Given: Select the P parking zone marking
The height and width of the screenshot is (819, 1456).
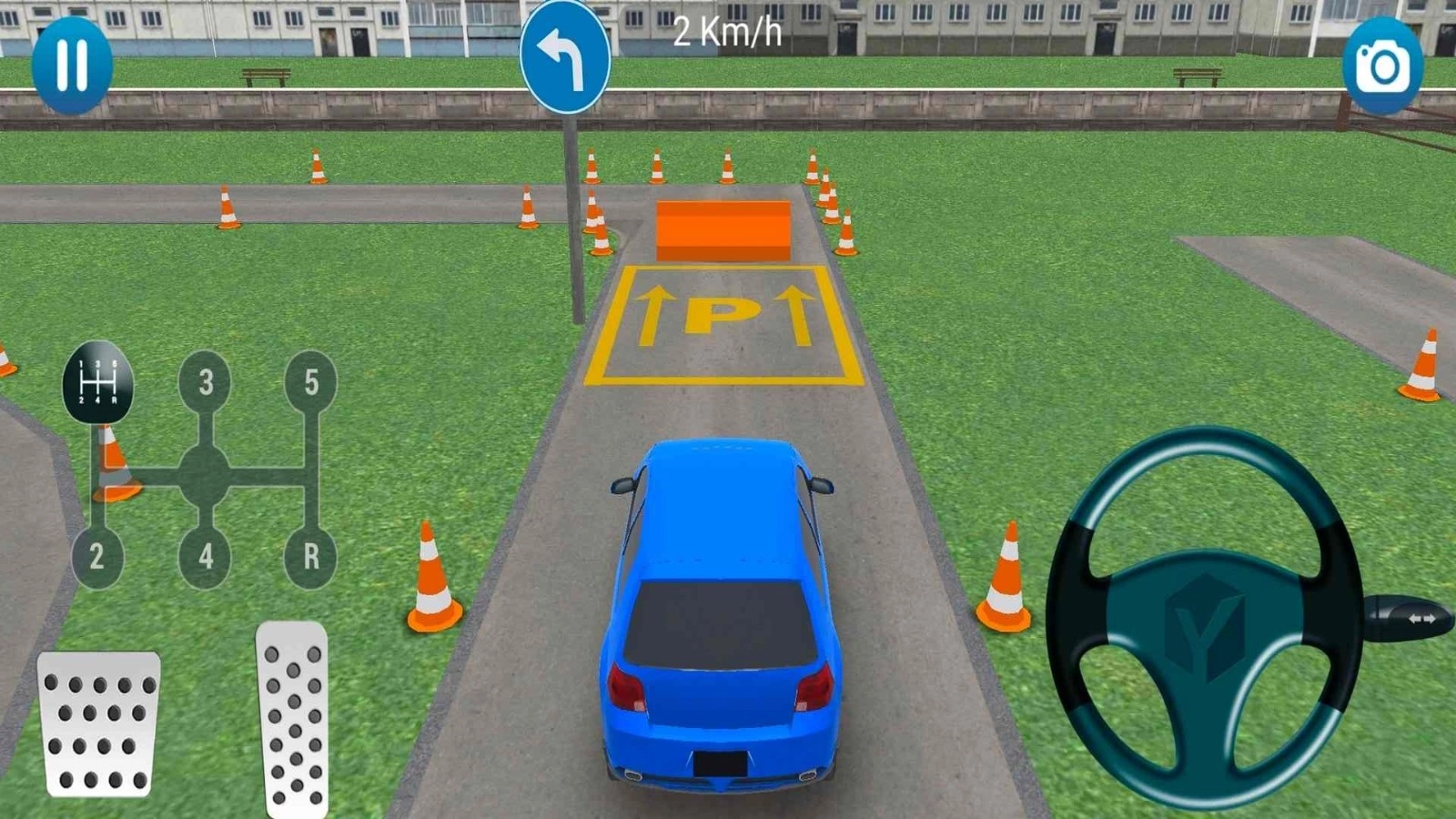Looking at the screenshot, I should coord(723,318).
